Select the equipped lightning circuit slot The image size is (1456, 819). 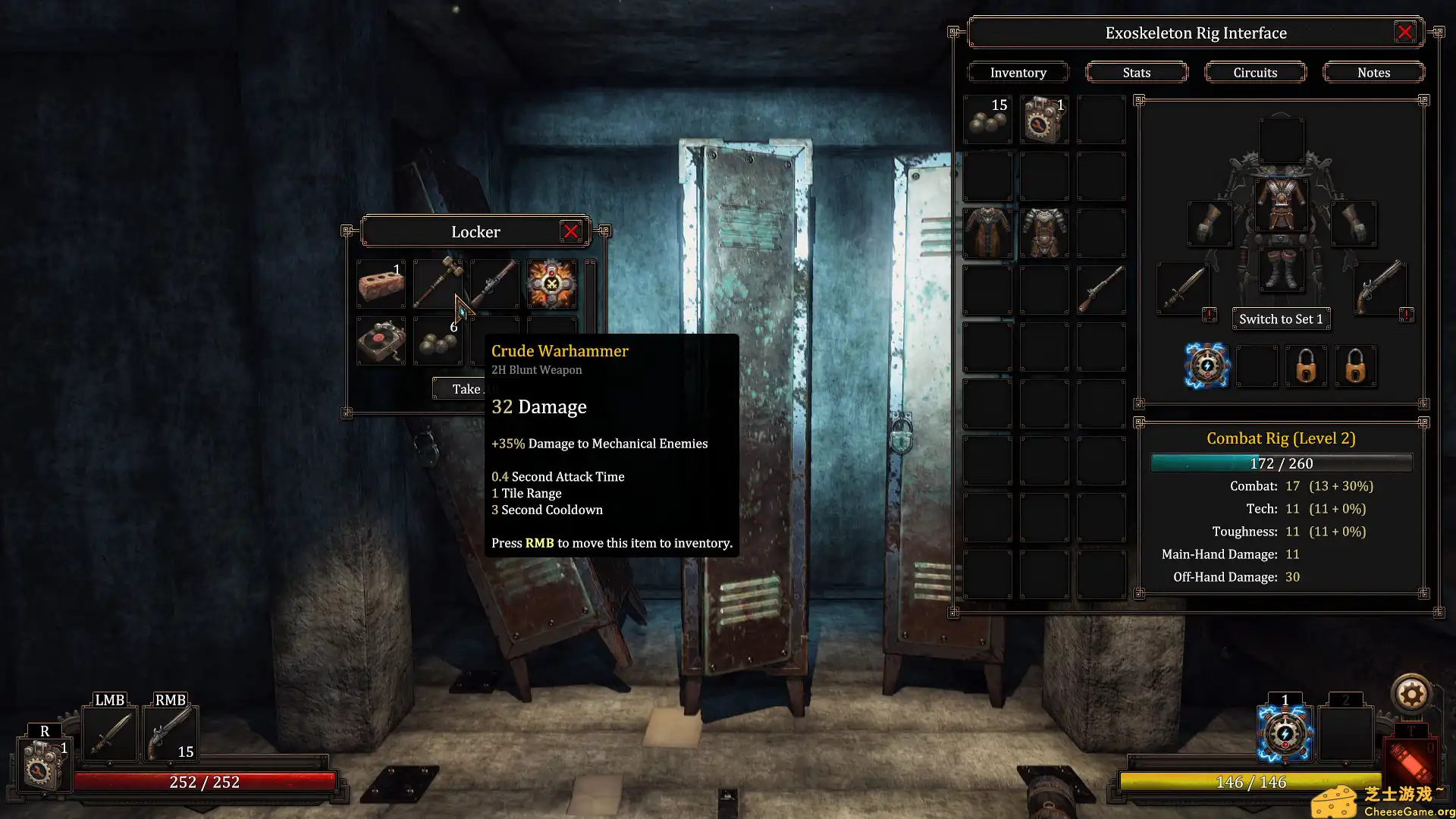tap(1207, 366)
